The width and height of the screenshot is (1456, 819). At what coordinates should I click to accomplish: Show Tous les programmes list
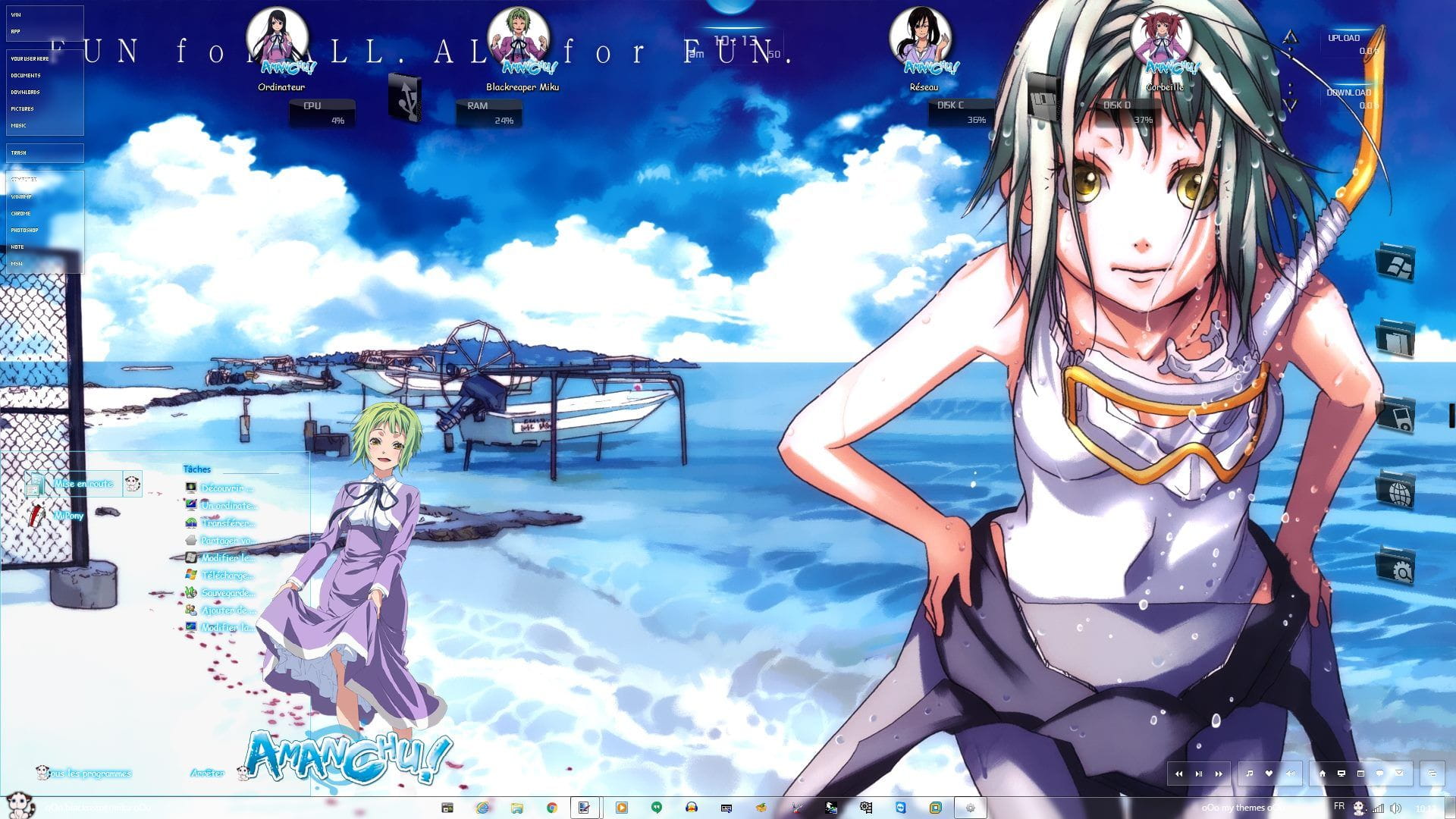point(89,773)
